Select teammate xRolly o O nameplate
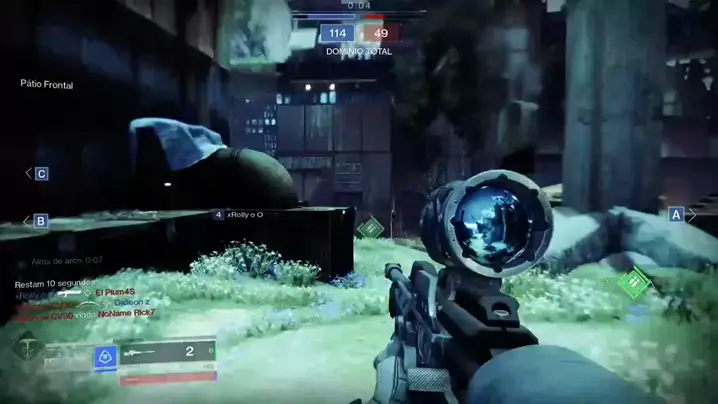The width and height of the screenshot is (718, 404). 244,214
